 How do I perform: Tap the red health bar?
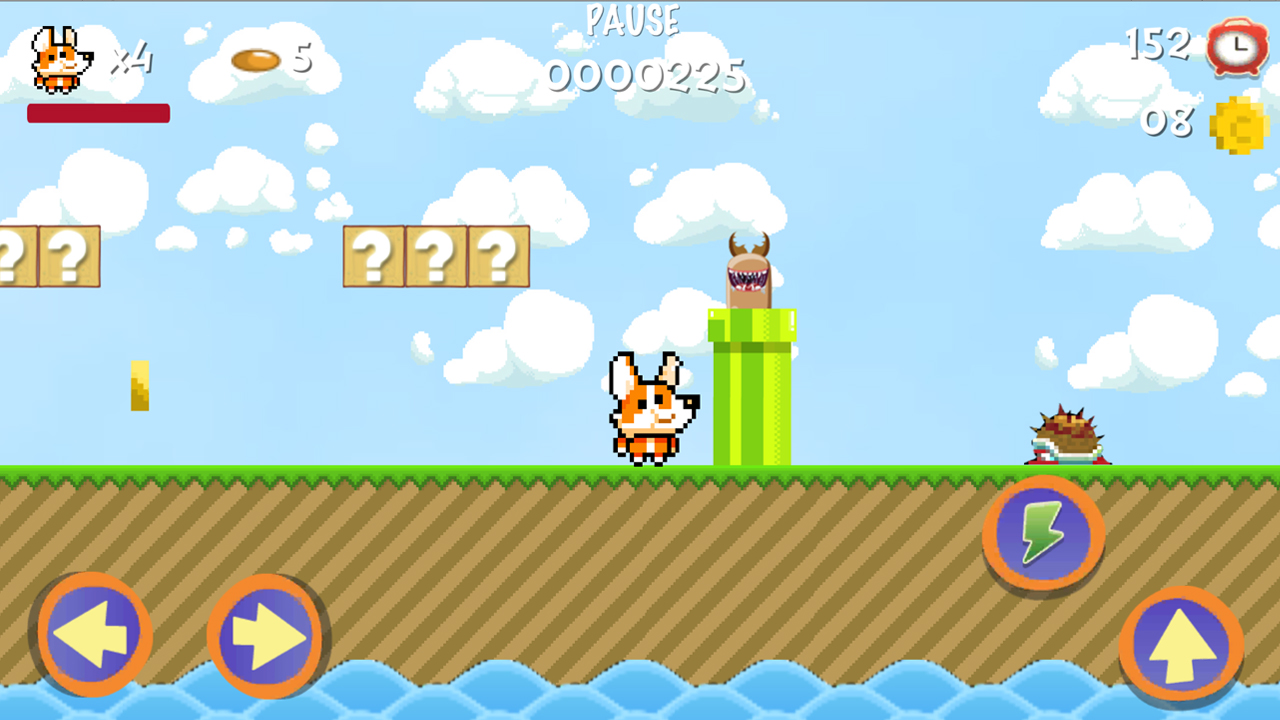98,114
